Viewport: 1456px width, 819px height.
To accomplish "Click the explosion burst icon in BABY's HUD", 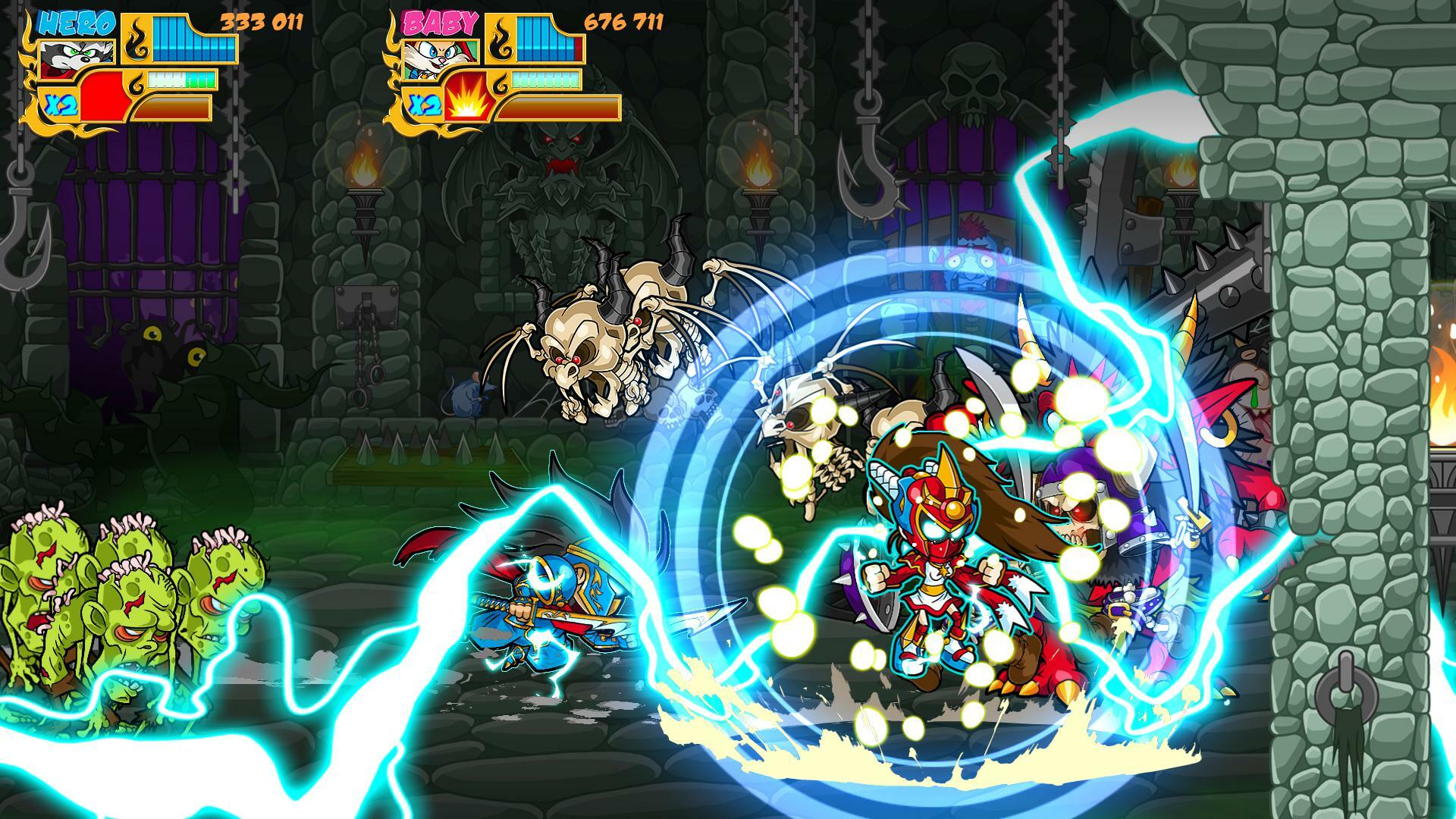I will pos(468,105).
